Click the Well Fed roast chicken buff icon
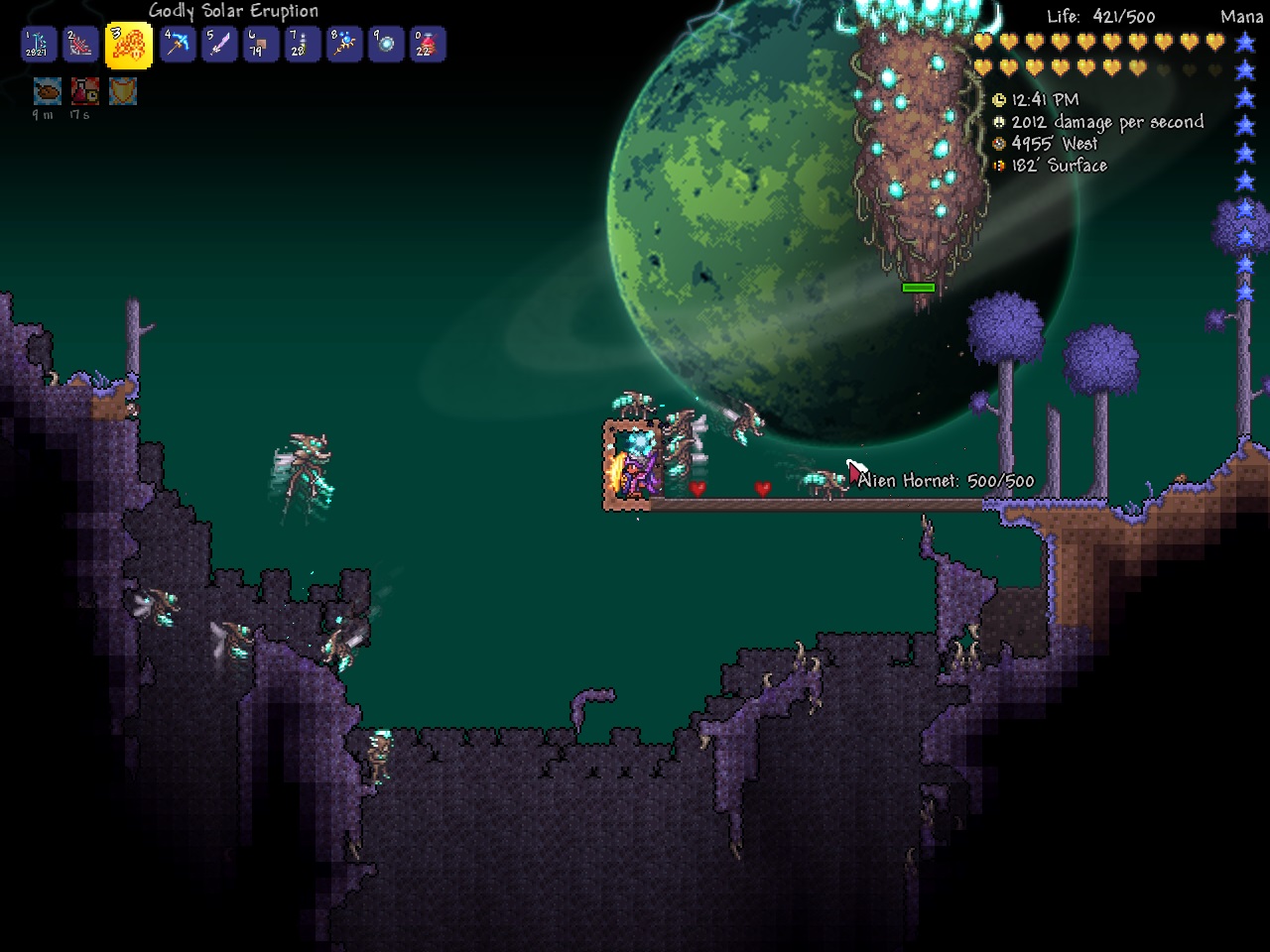1270x952 pixels. (47, 92)
